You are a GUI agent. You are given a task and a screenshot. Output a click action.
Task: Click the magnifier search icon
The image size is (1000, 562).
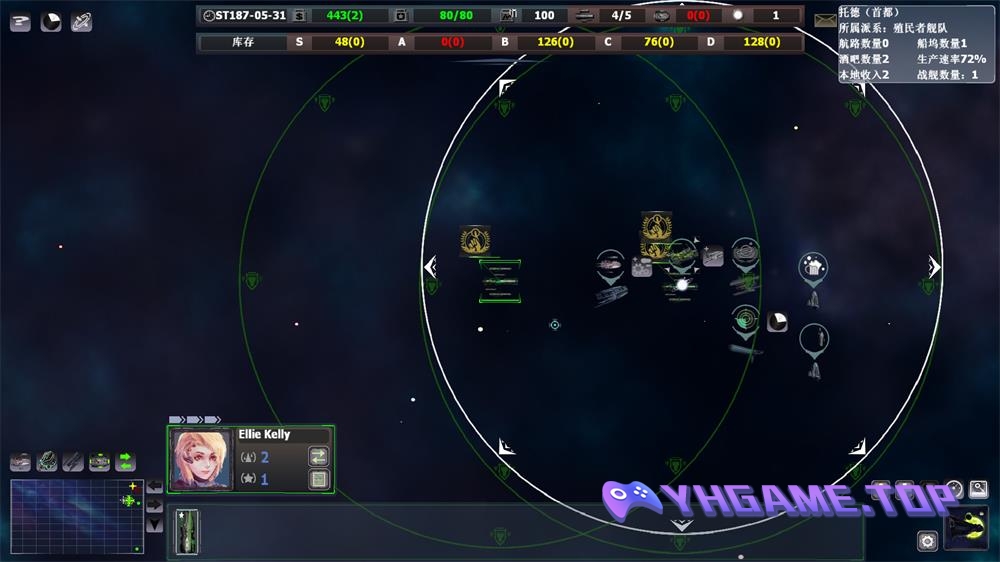978,489
